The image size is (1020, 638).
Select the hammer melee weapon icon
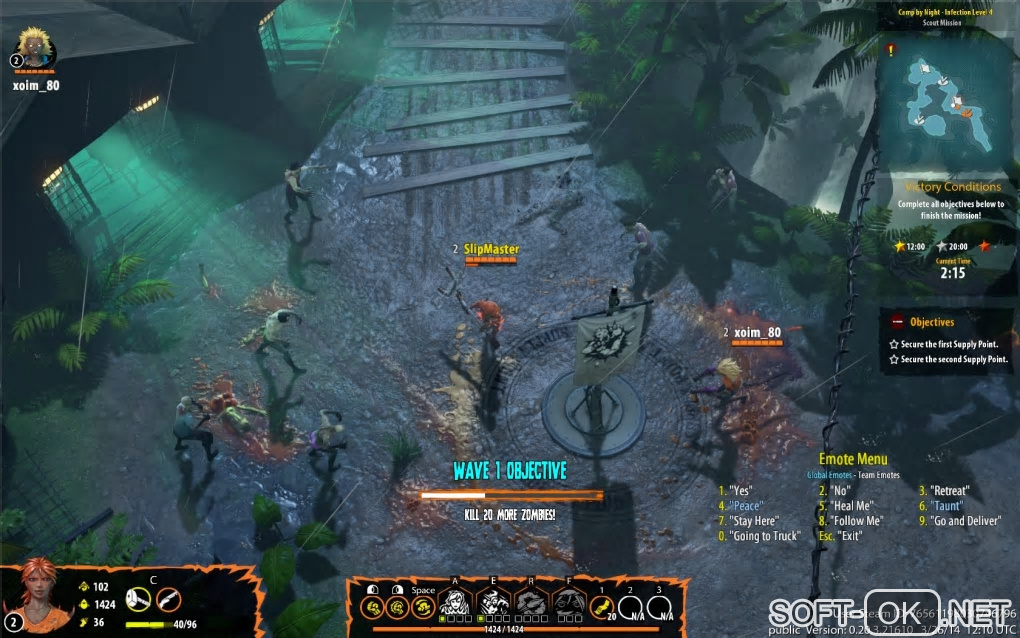(x=140, y=600)
